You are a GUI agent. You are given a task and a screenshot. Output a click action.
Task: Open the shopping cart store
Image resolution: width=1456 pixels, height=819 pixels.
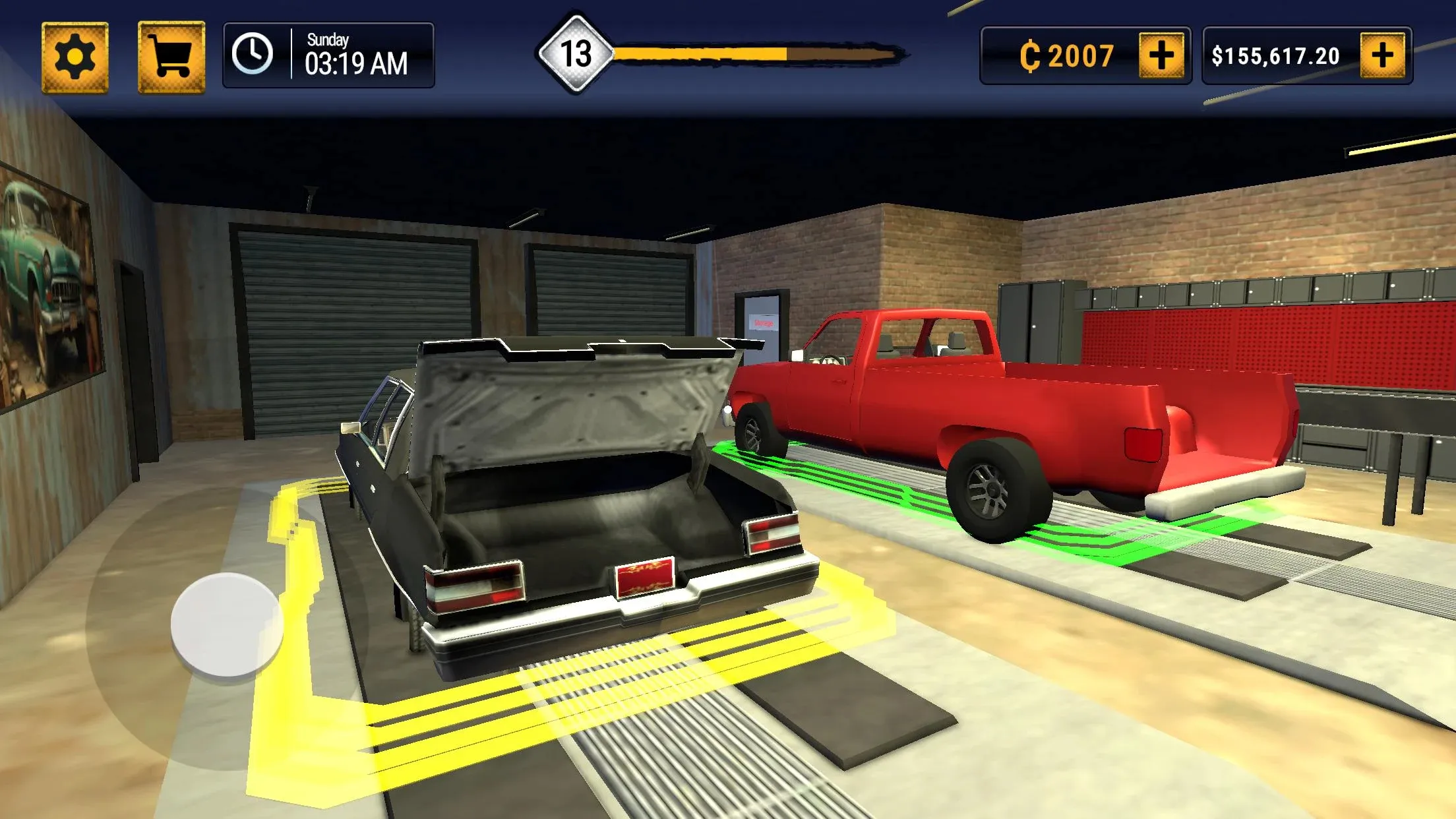[x=171, y=57]
